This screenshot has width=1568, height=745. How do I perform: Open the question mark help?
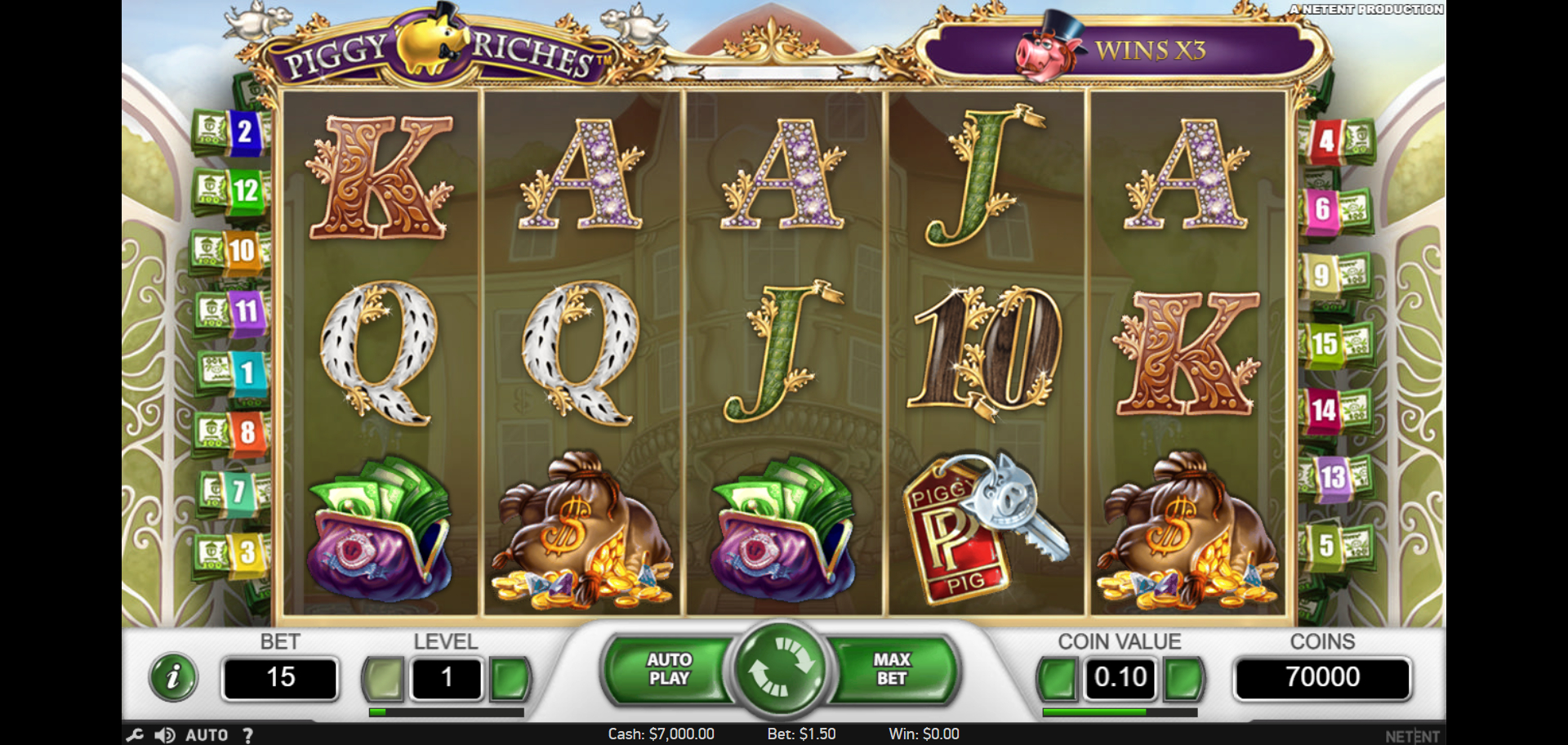pyautogui.click(x=247, y=735)
